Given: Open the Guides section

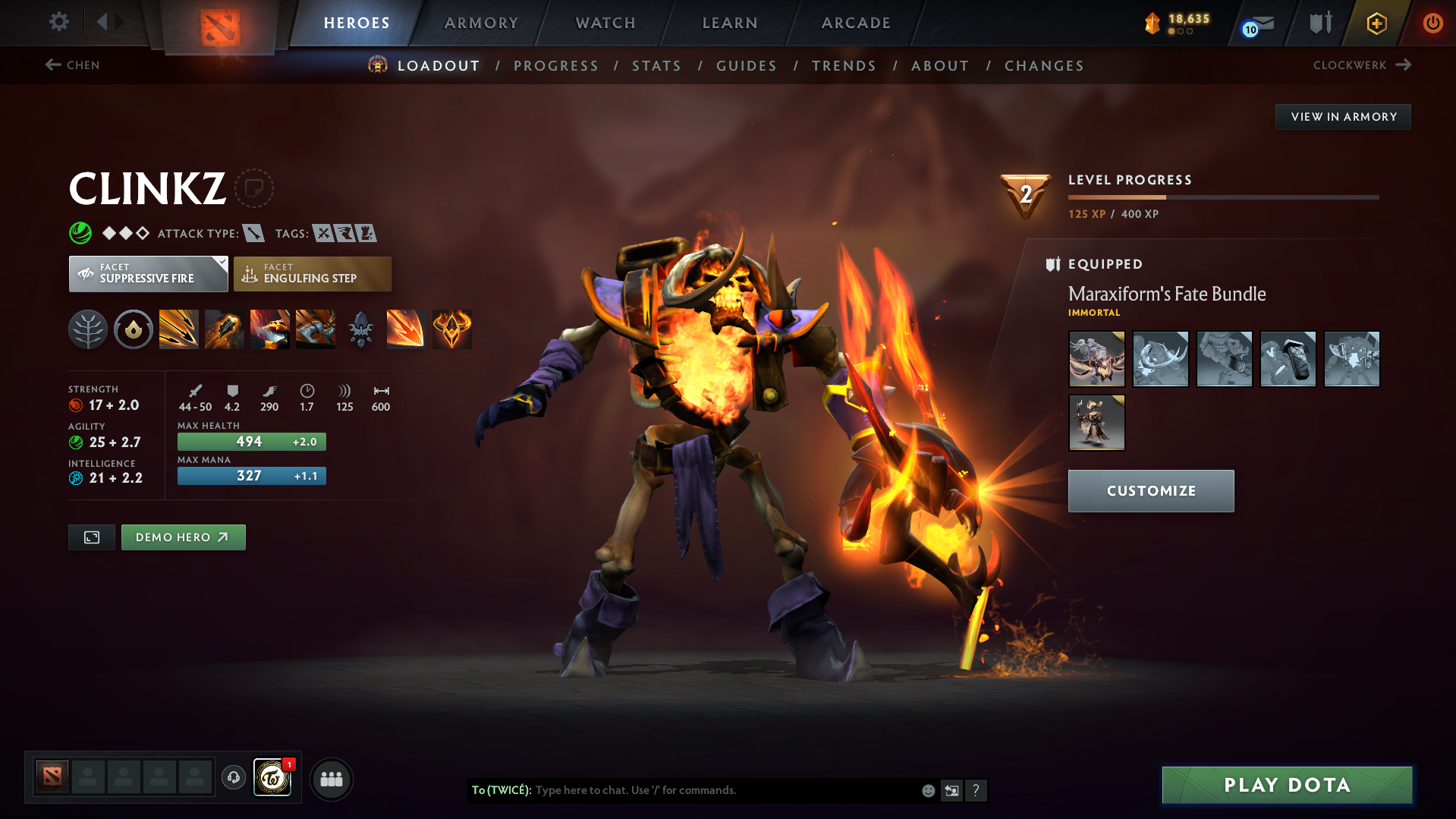Looking at the screenshot, I should (746, 66).
